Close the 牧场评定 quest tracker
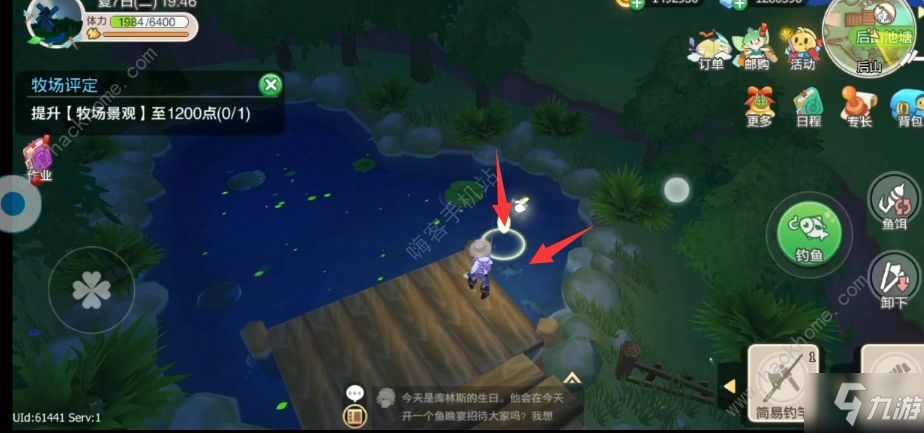This screenshot has height=433, width=924. pyautogui.click(x=269, y=85)
